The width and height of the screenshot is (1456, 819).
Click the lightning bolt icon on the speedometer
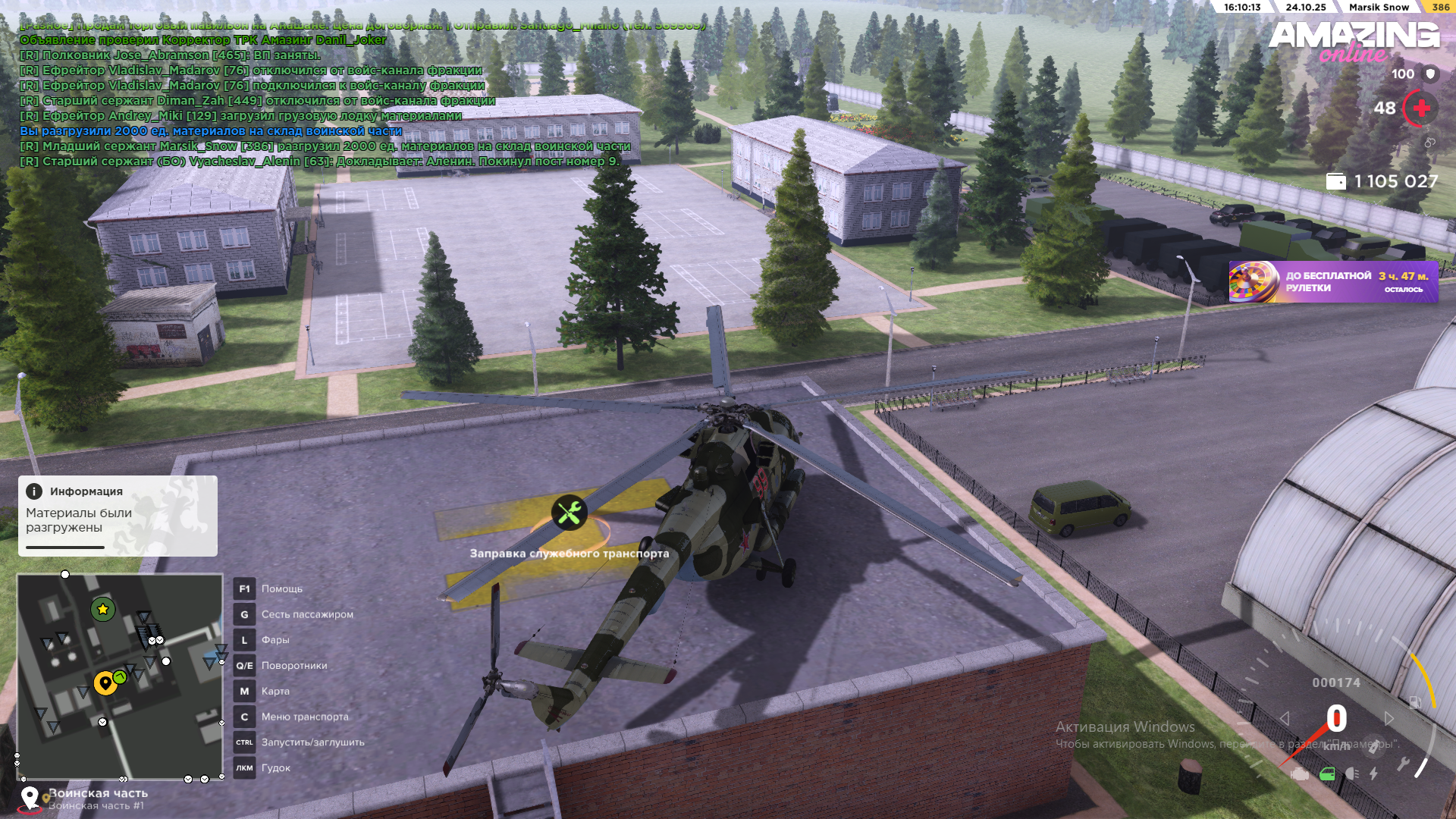click(1373, 773)
